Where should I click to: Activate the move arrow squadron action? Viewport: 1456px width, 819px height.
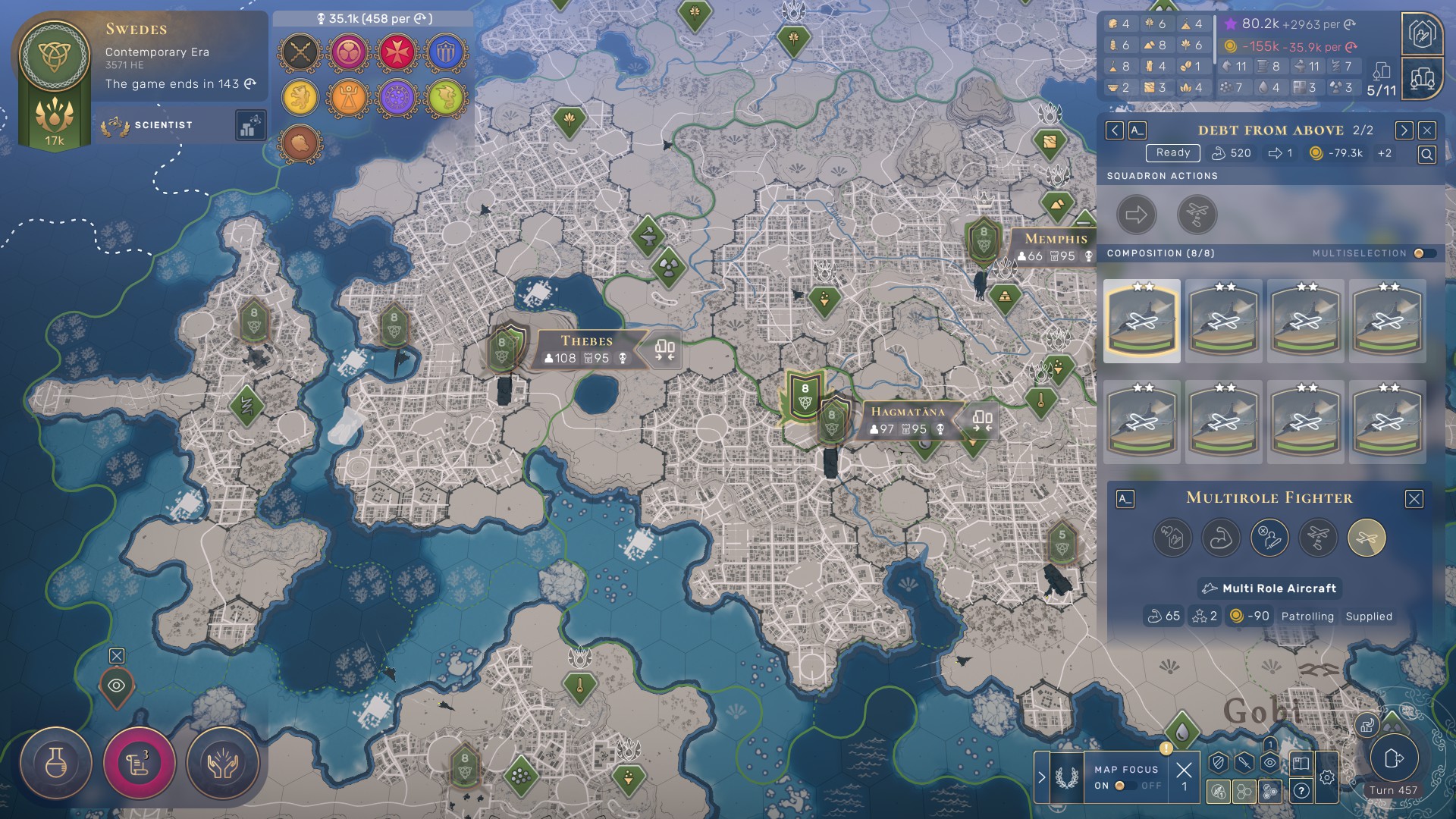1136,215
